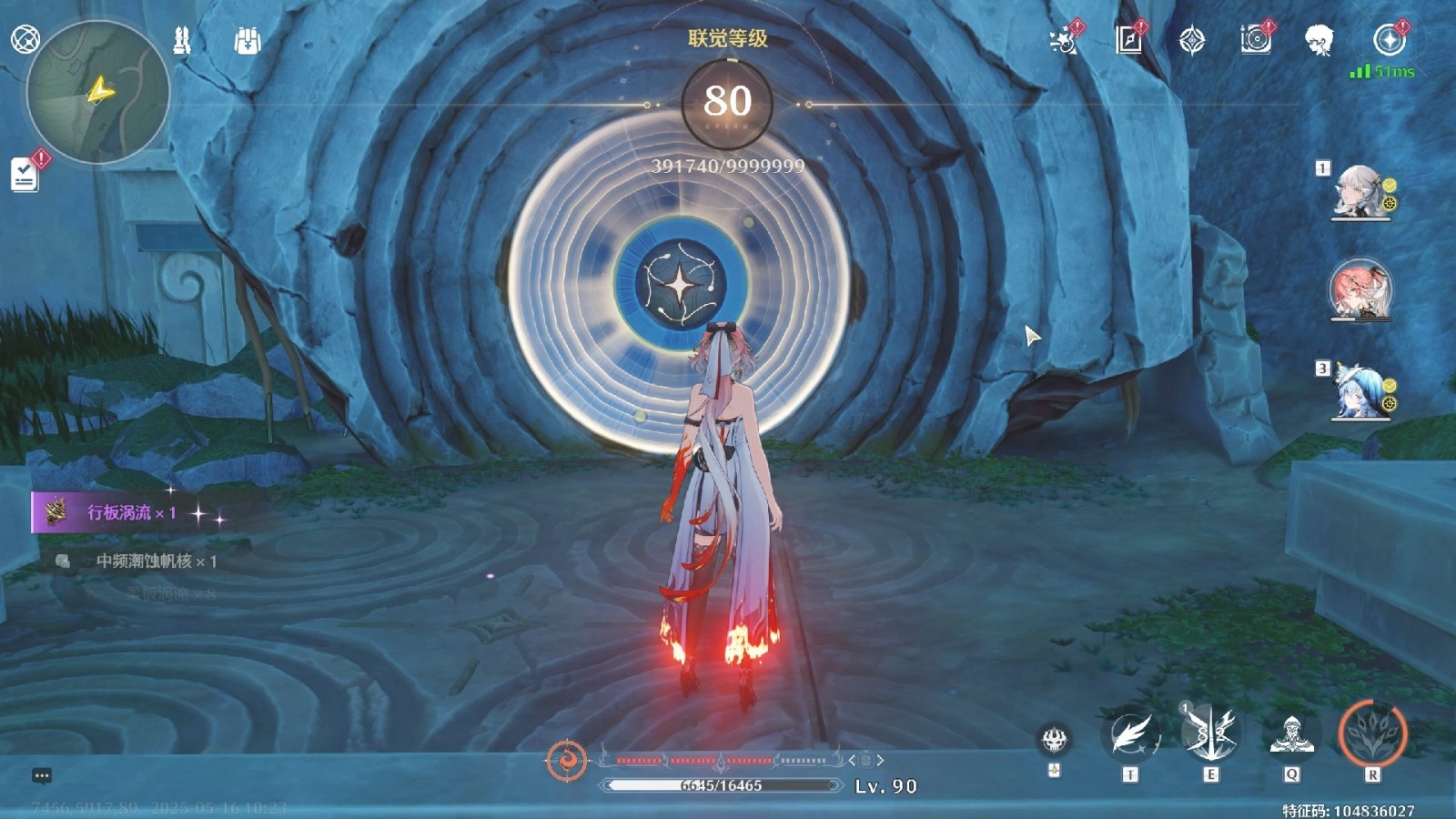Open the events icon with stars

[x=1063, y=40]
